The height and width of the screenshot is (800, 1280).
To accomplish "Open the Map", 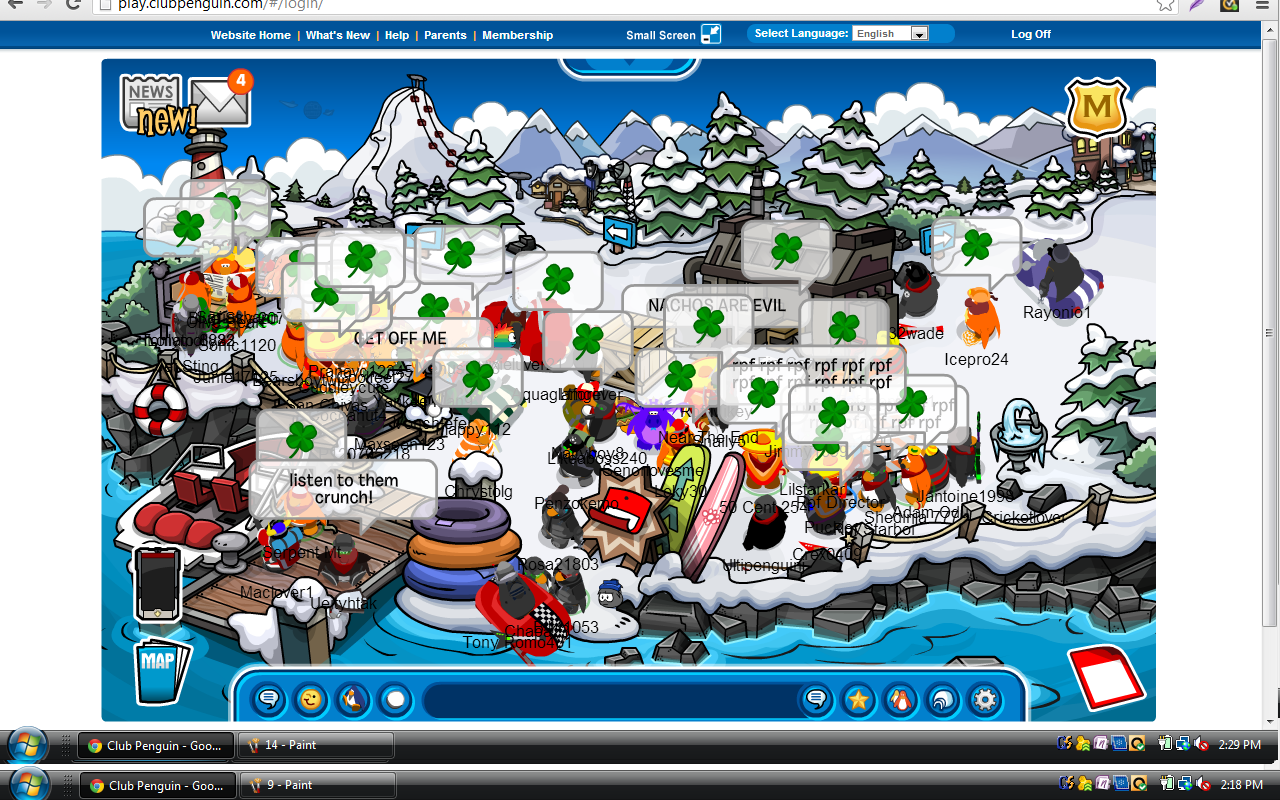I will click(x=159, y=668).
